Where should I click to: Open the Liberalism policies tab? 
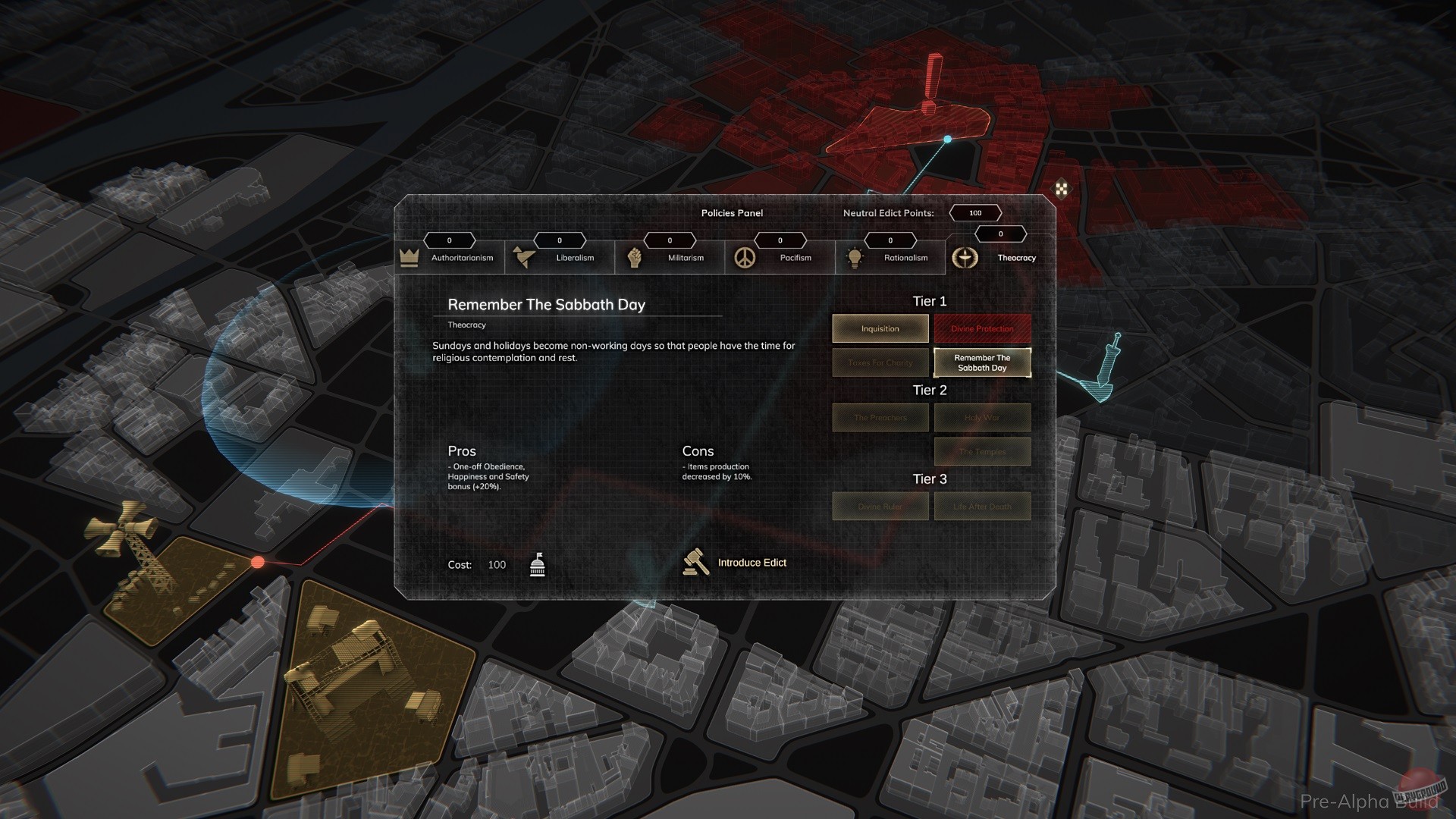(560, 257)
